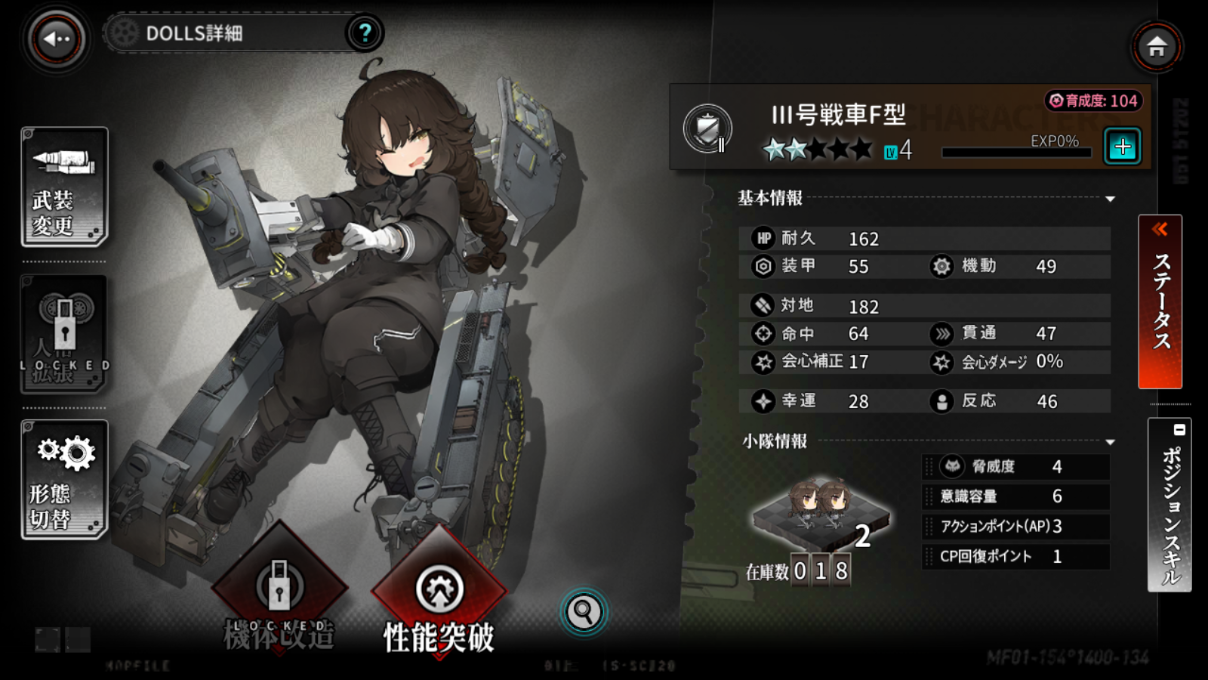Switch to the ポジションスキル tab
The height and width of the screenshot is (680, 1208).
coord(1169,505)
